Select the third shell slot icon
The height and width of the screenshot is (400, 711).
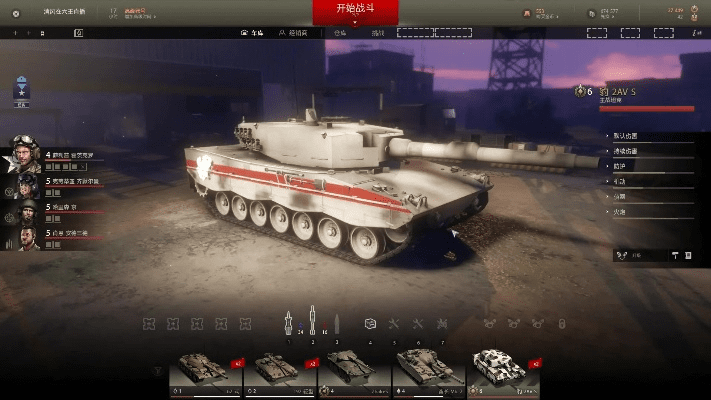point(337,322)
